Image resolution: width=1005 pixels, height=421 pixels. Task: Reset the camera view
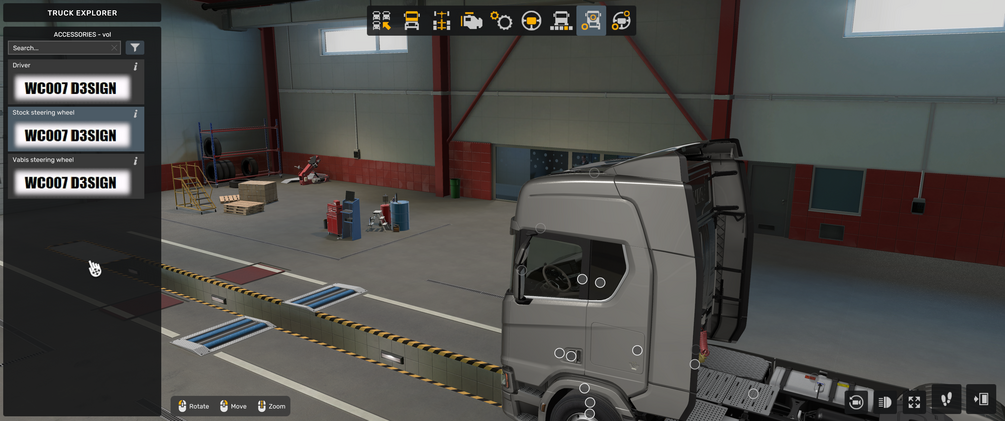856,401
